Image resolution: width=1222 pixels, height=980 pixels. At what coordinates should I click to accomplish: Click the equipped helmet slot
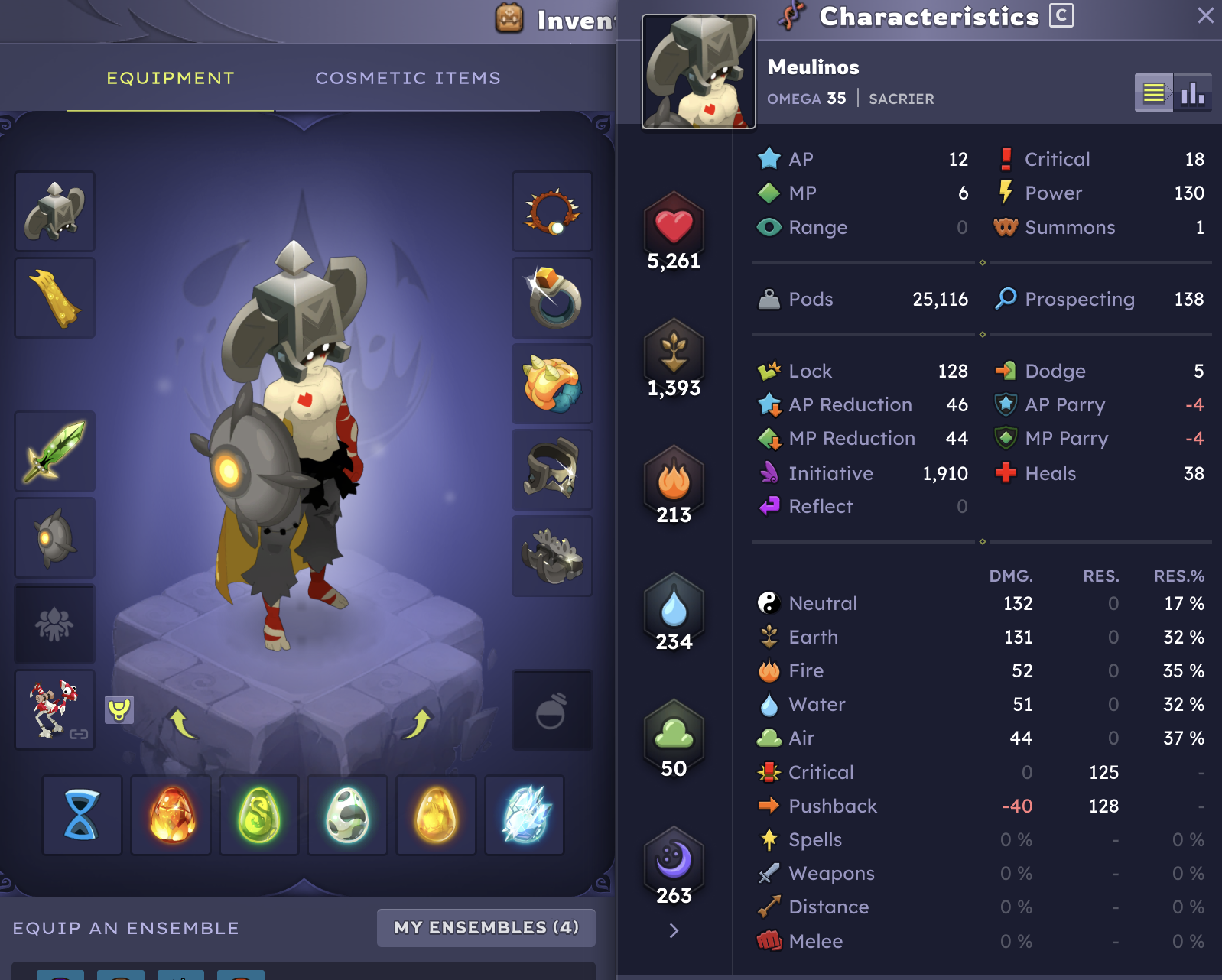coord(54,212)
